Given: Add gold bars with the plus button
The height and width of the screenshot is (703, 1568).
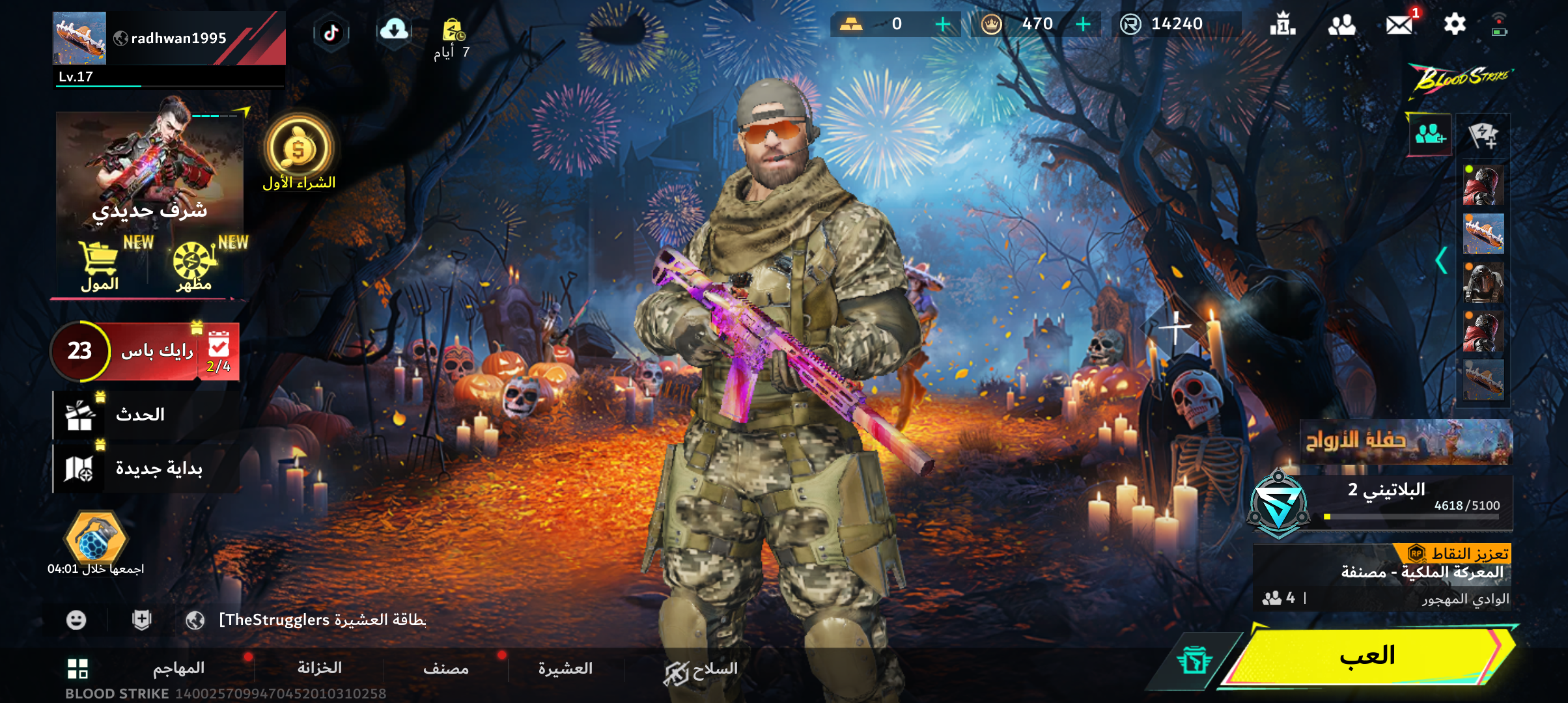Looking at the screenshot, I should (x=942, y=25).
